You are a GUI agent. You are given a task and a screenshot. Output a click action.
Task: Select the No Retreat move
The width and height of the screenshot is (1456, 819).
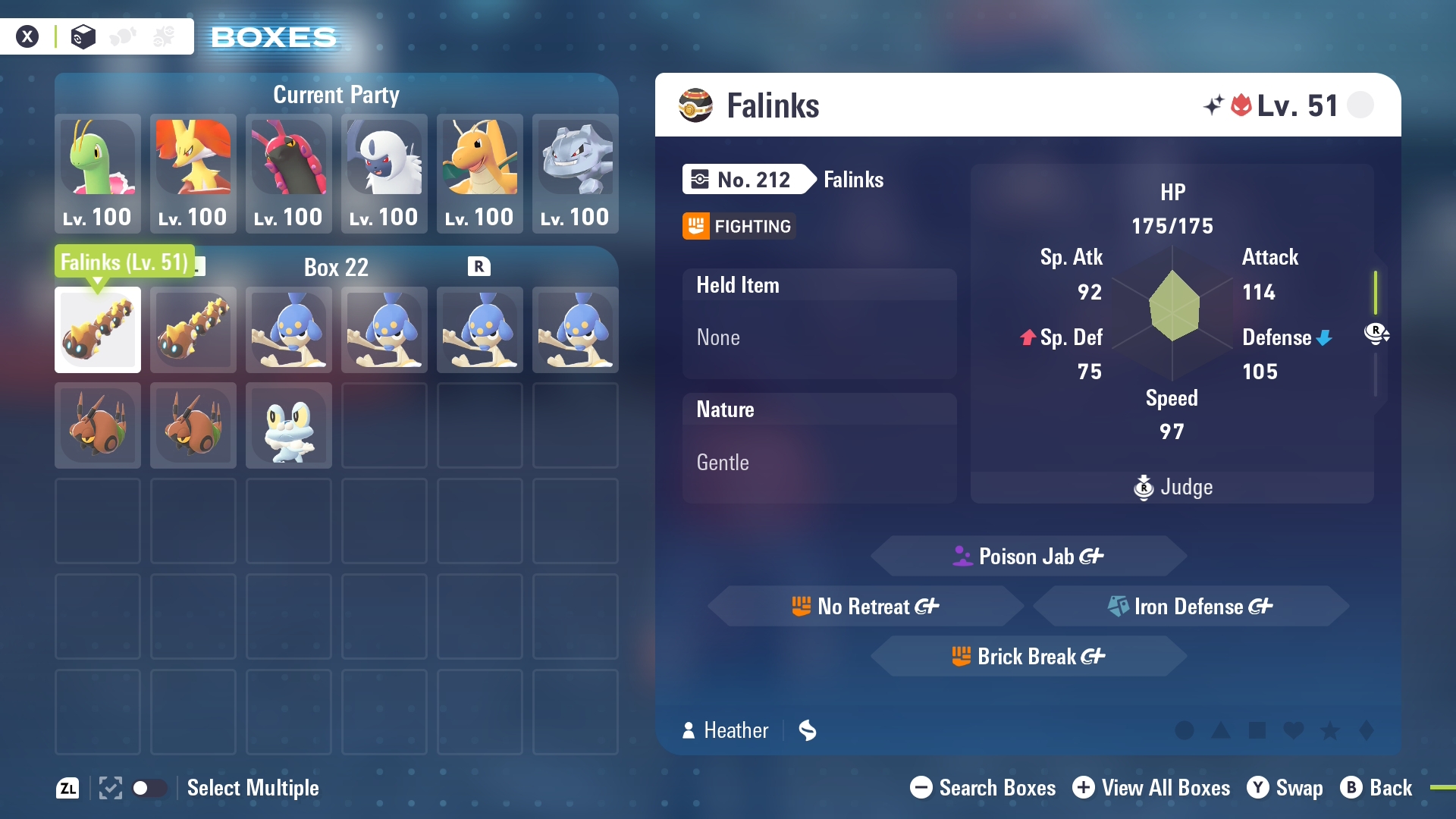click(865, 607)
